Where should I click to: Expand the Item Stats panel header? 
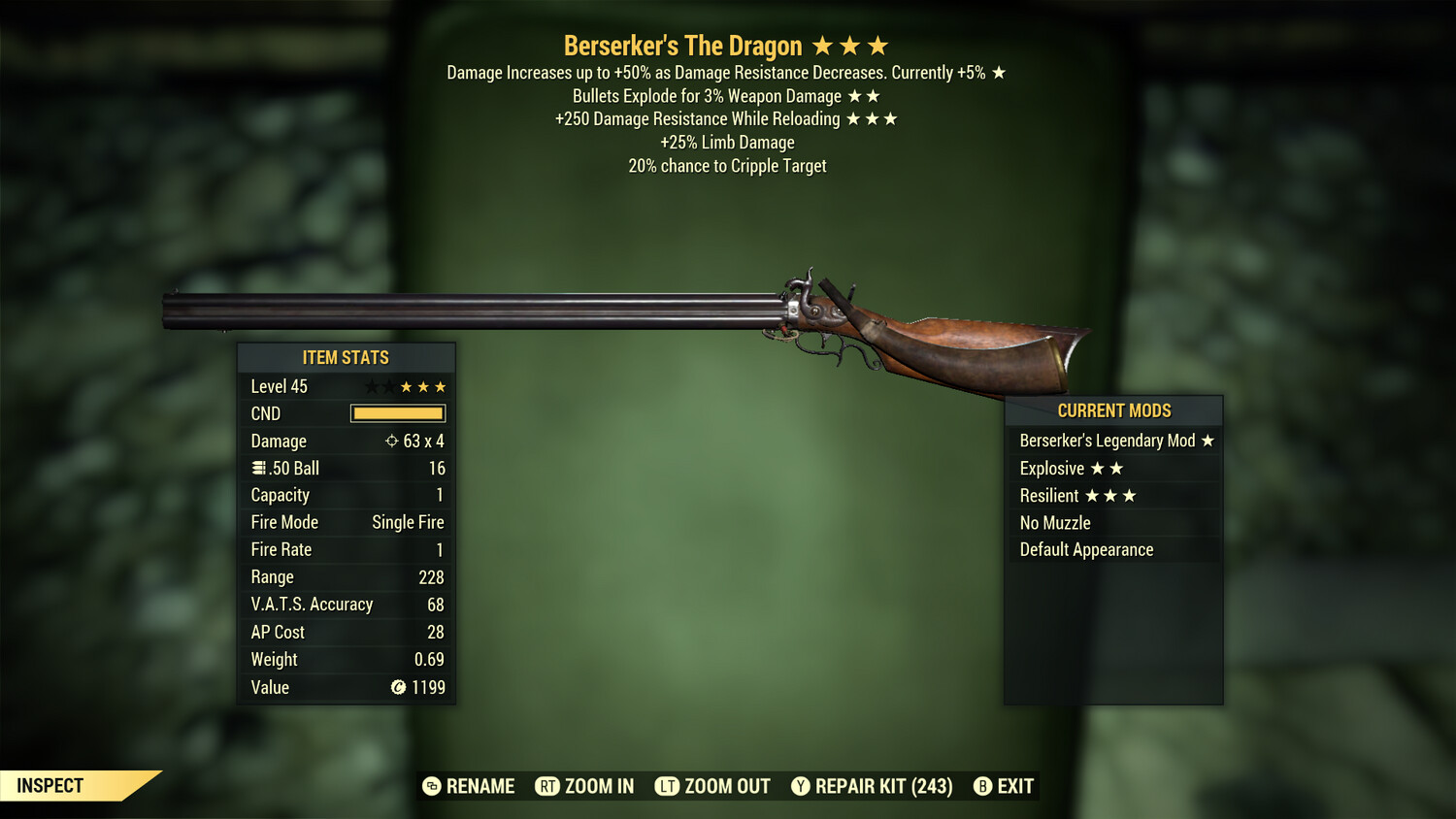[346, 357]
